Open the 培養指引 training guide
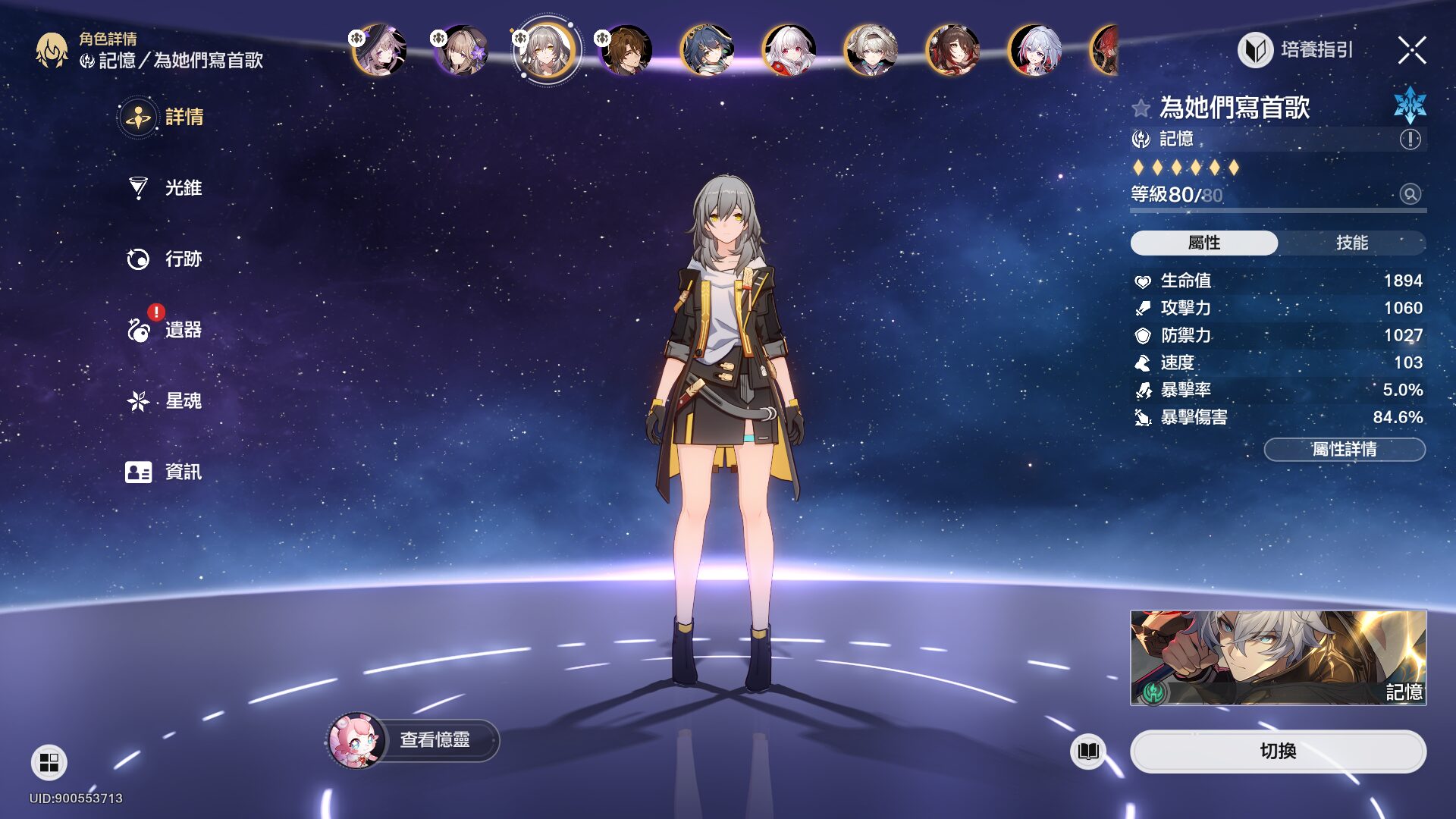 (x=1296, y=50)
